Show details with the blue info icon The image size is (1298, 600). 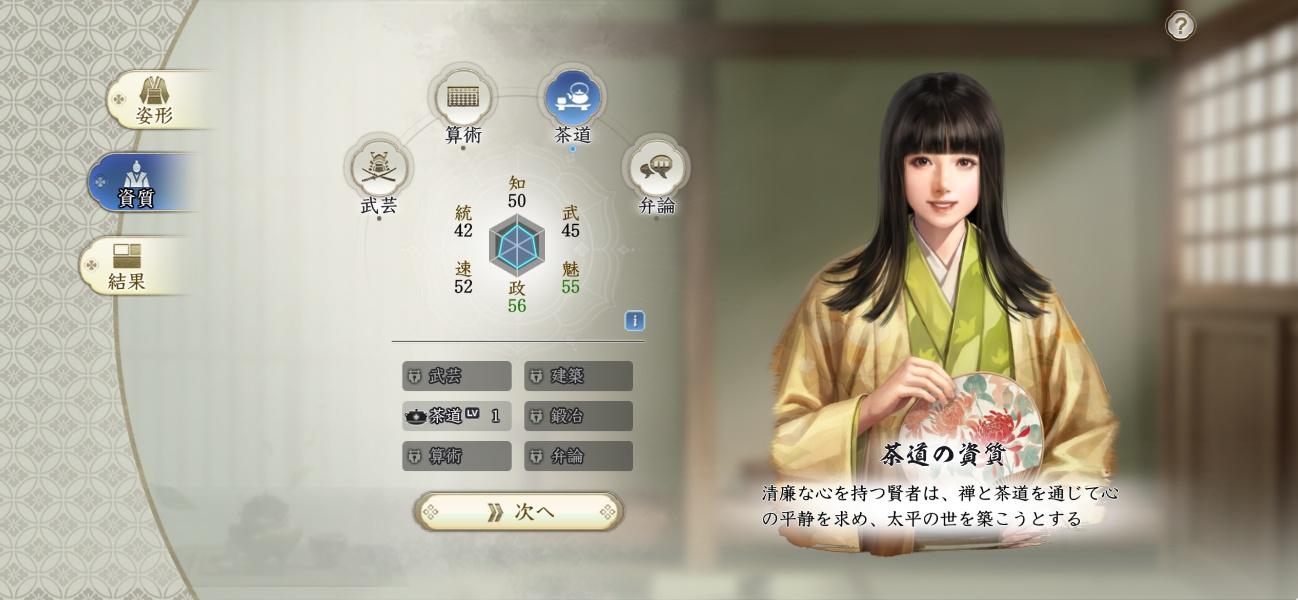pos(634,321)
